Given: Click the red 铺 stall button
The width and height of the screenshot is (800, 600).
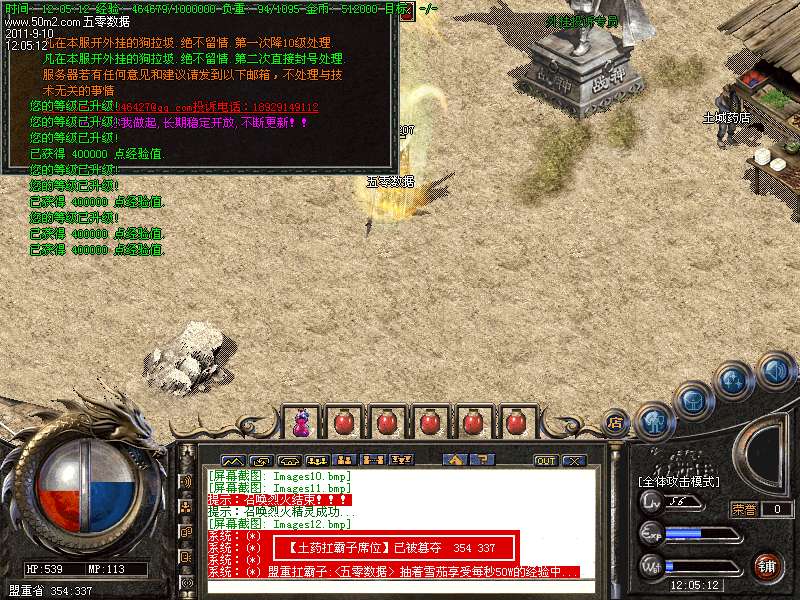Looking at the screenshot, I should (767, 566).
